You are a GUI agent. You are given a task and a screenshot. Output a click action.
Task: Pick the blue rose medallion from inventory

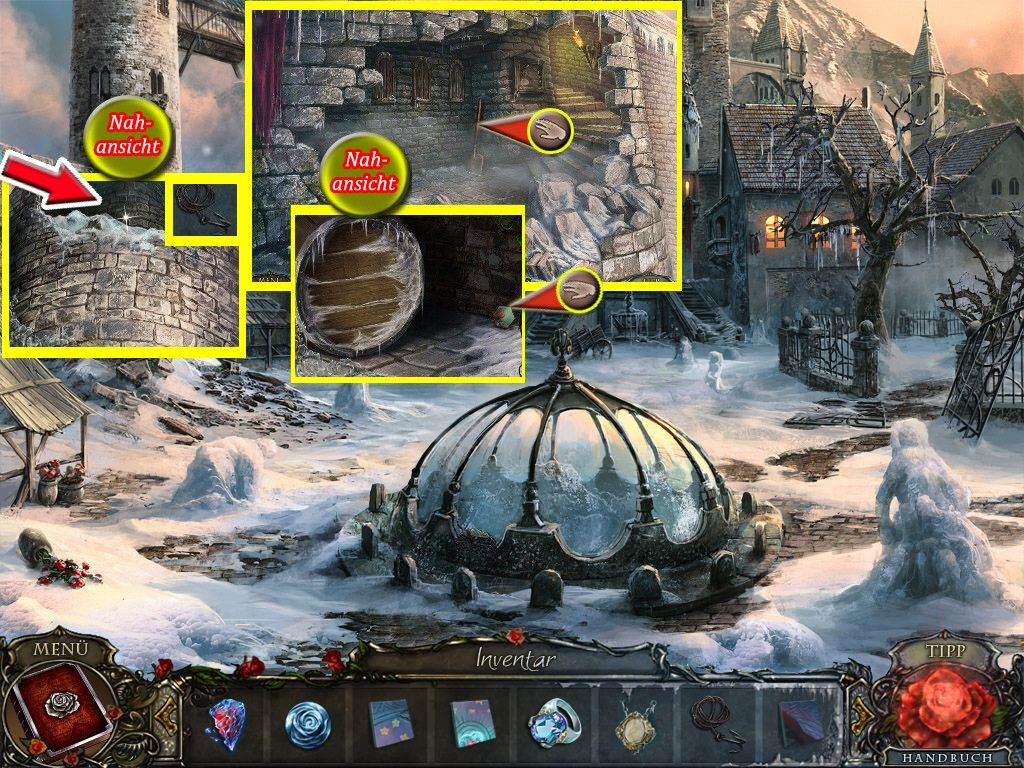307,723
